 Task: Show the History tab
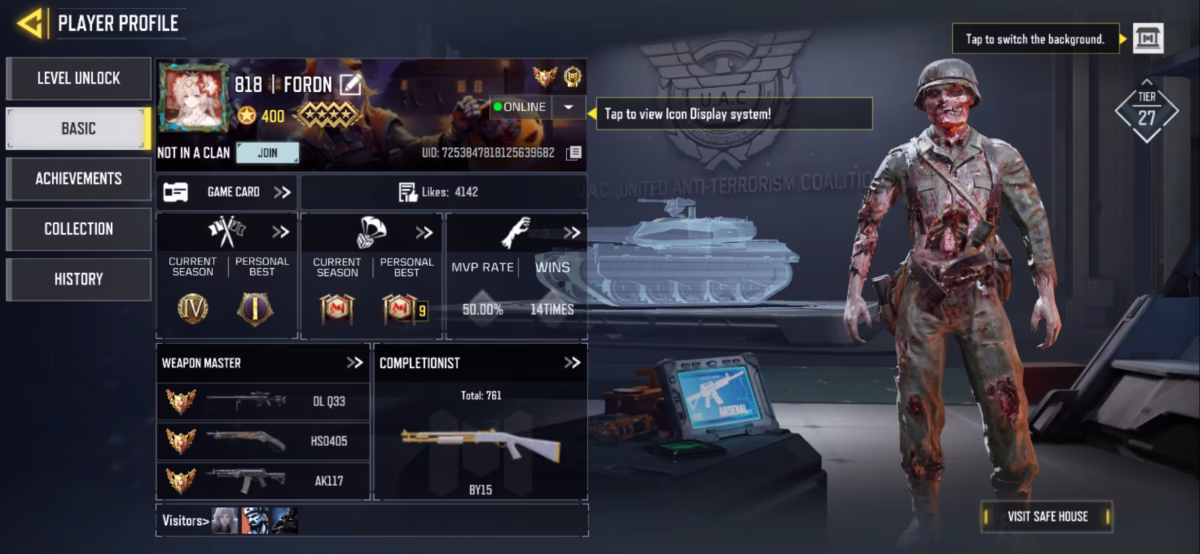[78, 279]
